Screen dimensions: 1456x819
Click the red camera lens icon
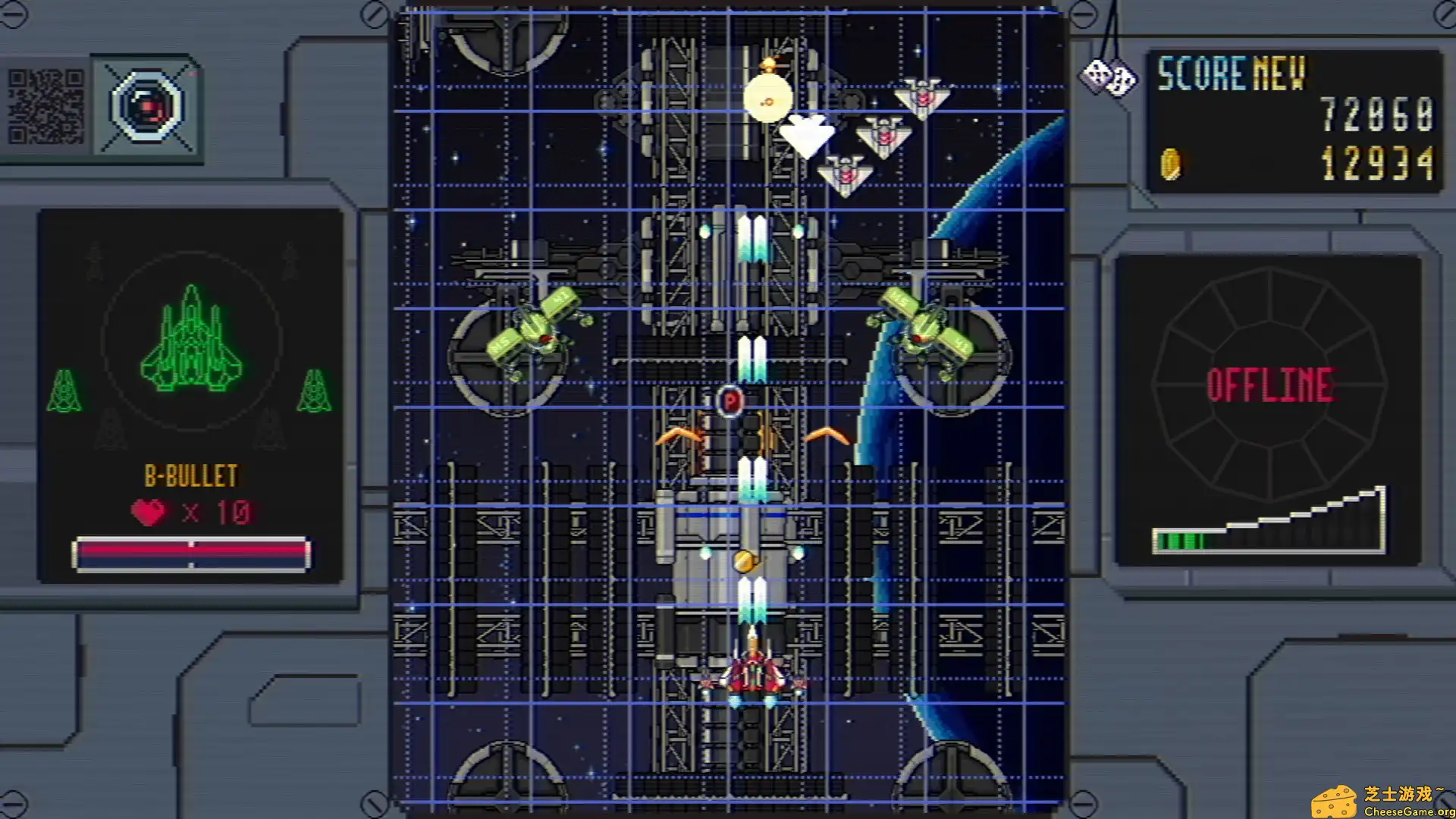pyautogui.click(x=147, y=107)
